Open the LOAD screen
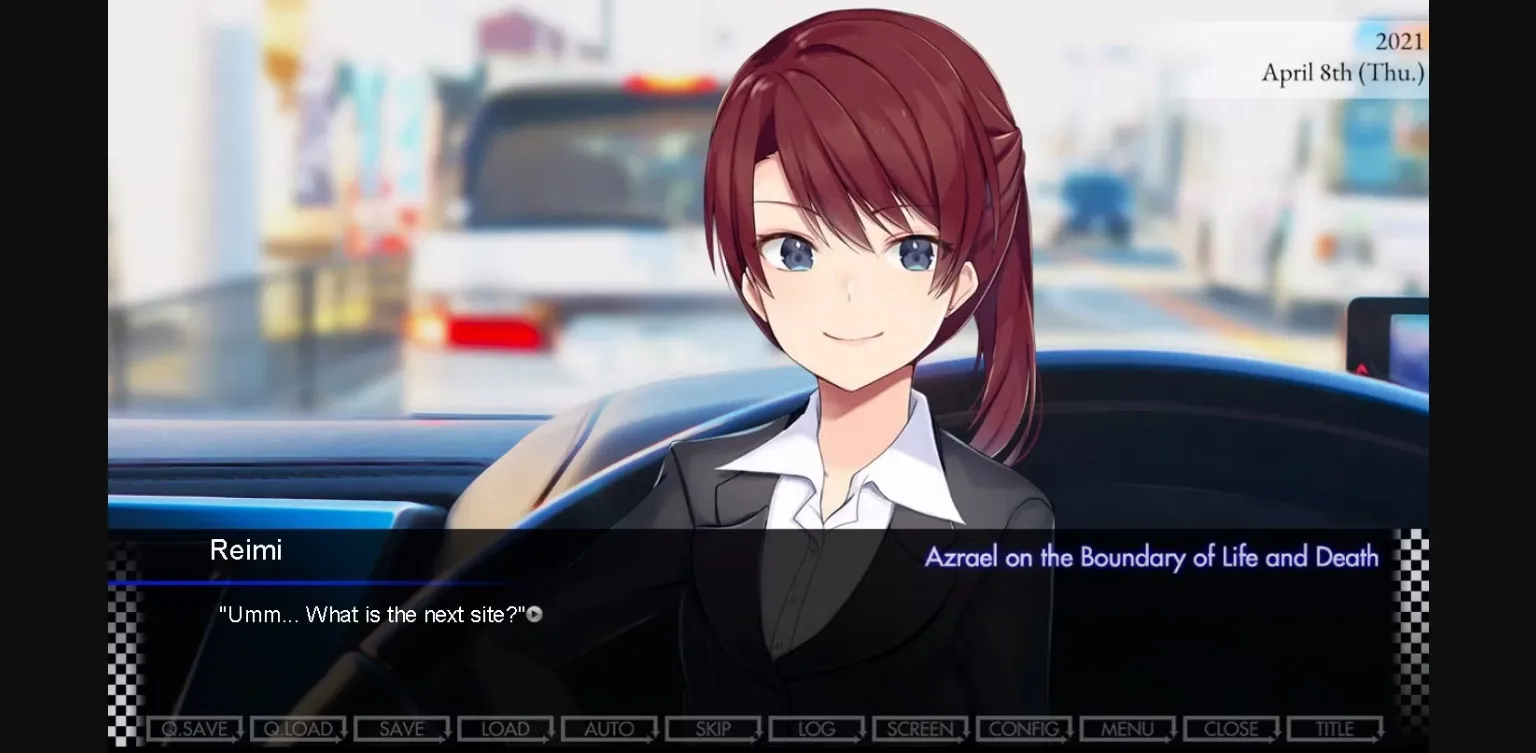Image resolution: width=1536 pixels, height=753 pixels. pyautogui.click(x=506, y=728)
